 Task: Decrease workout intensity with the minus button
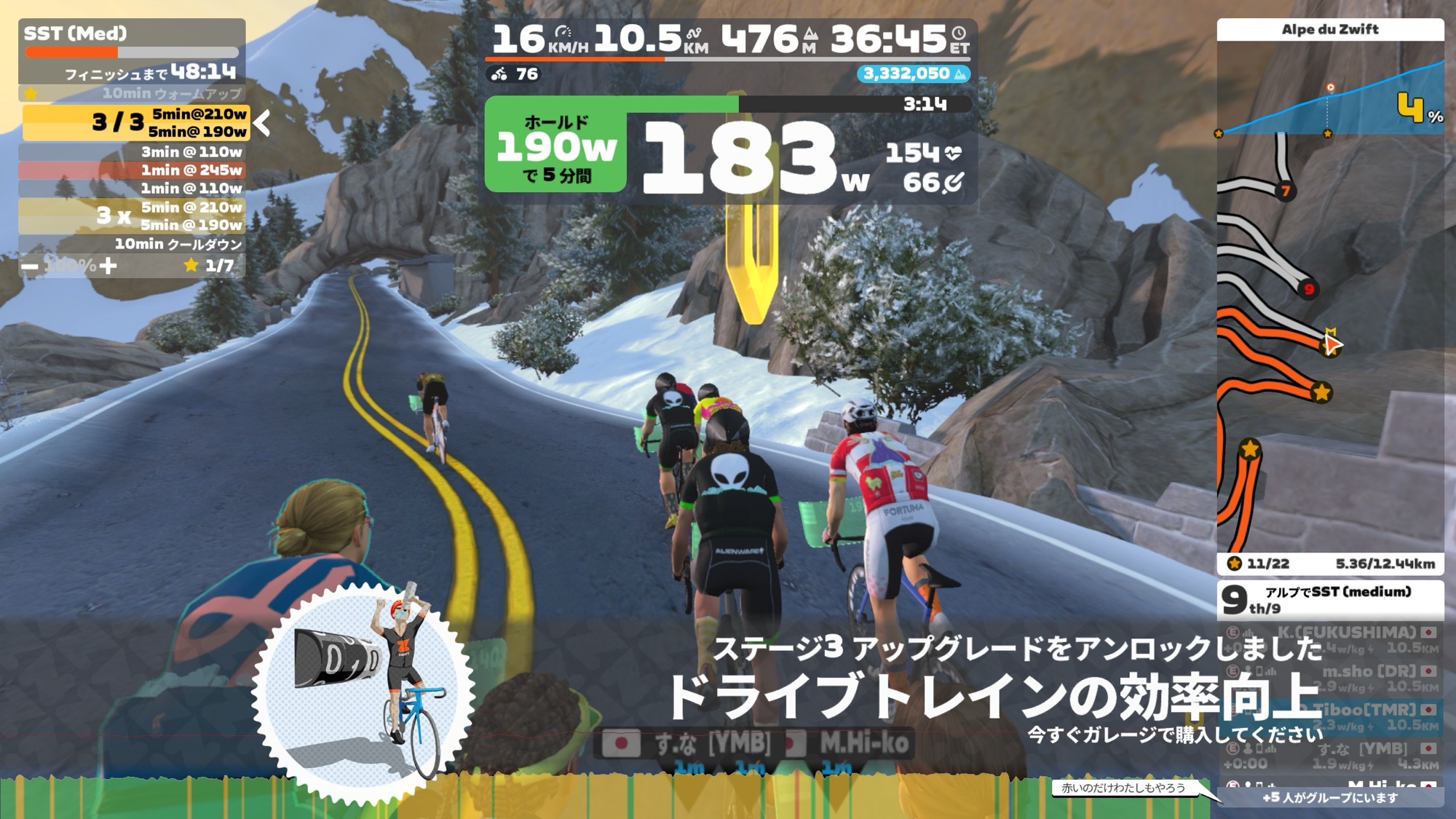30,266
